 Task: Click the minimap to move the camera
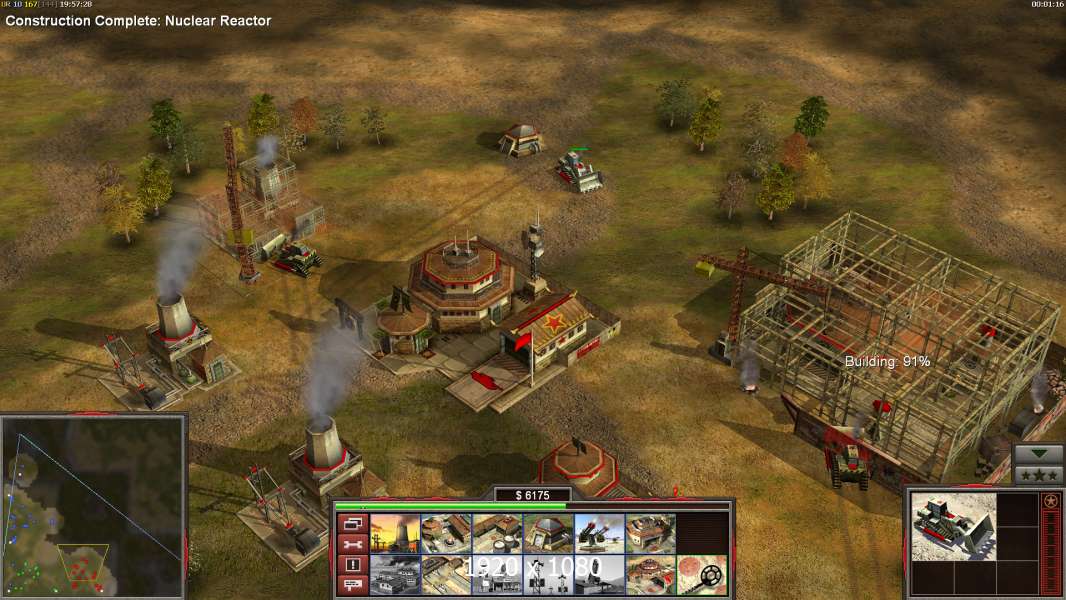94,505
